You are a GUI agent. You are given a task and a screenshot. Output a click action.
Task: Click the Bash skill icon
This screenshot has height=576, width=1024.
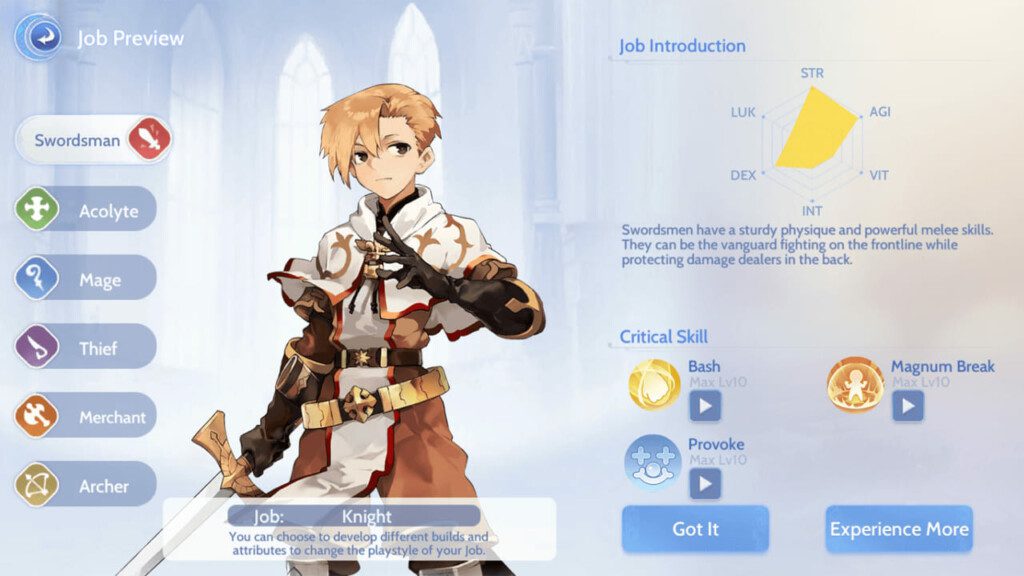pos(654,385)
